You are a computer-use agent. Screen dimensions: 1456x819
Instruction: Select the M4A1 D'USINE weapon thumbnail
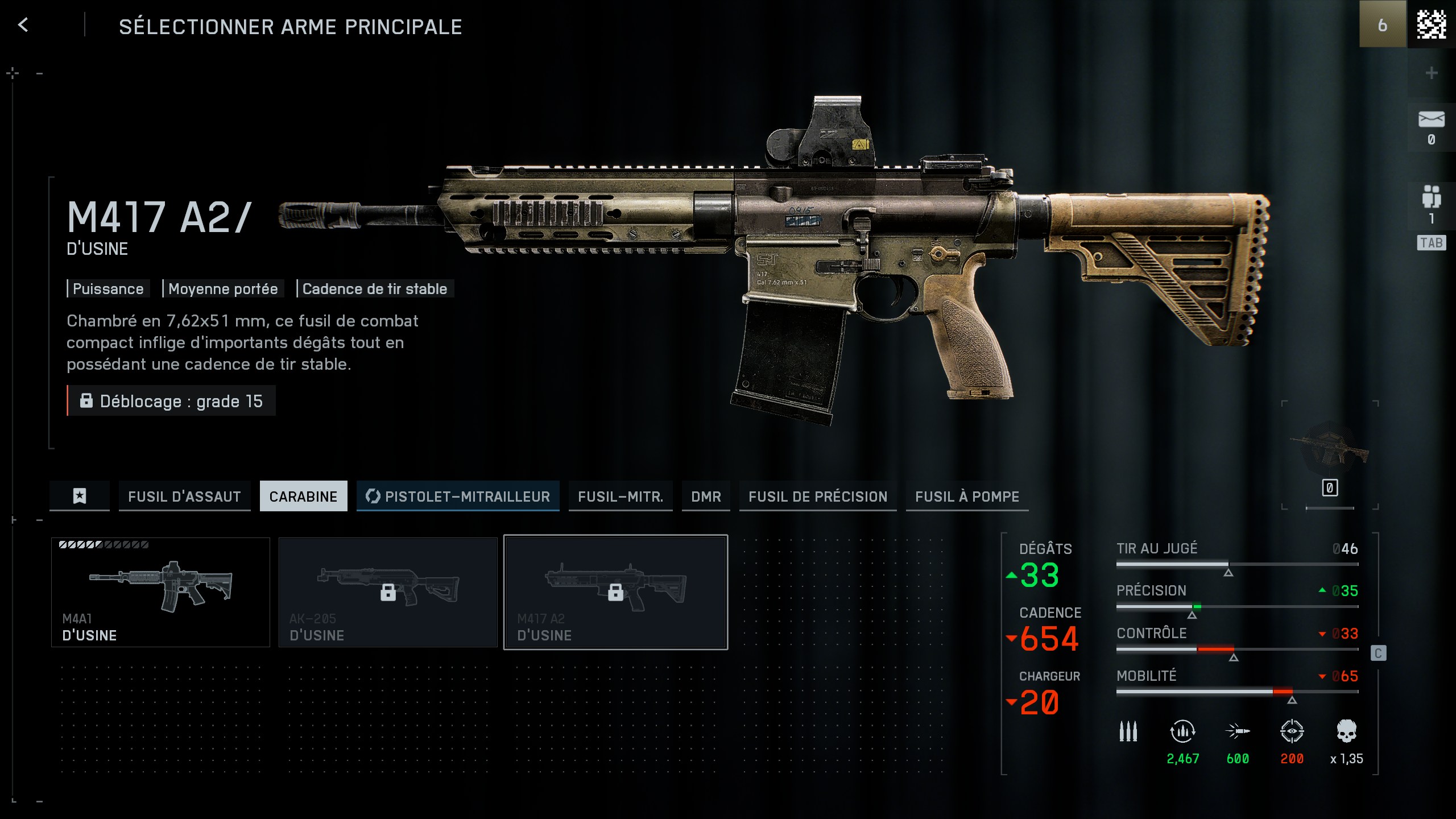click(x=160, y=593)
